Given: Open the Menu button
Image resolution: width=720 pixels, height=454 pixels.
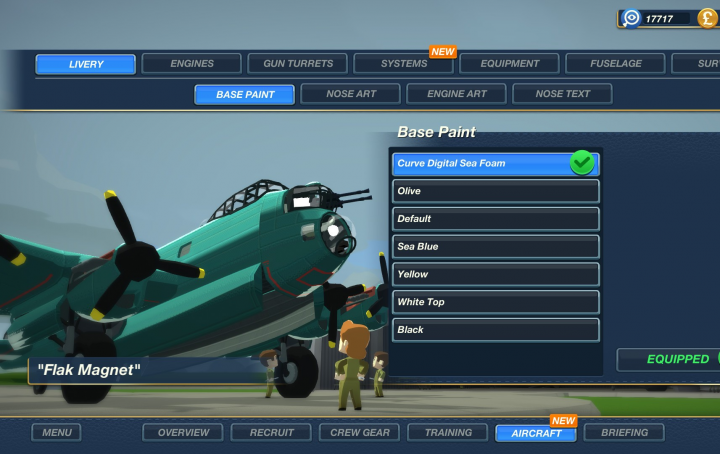Looking at the screenshot, I should click(56, 433).
